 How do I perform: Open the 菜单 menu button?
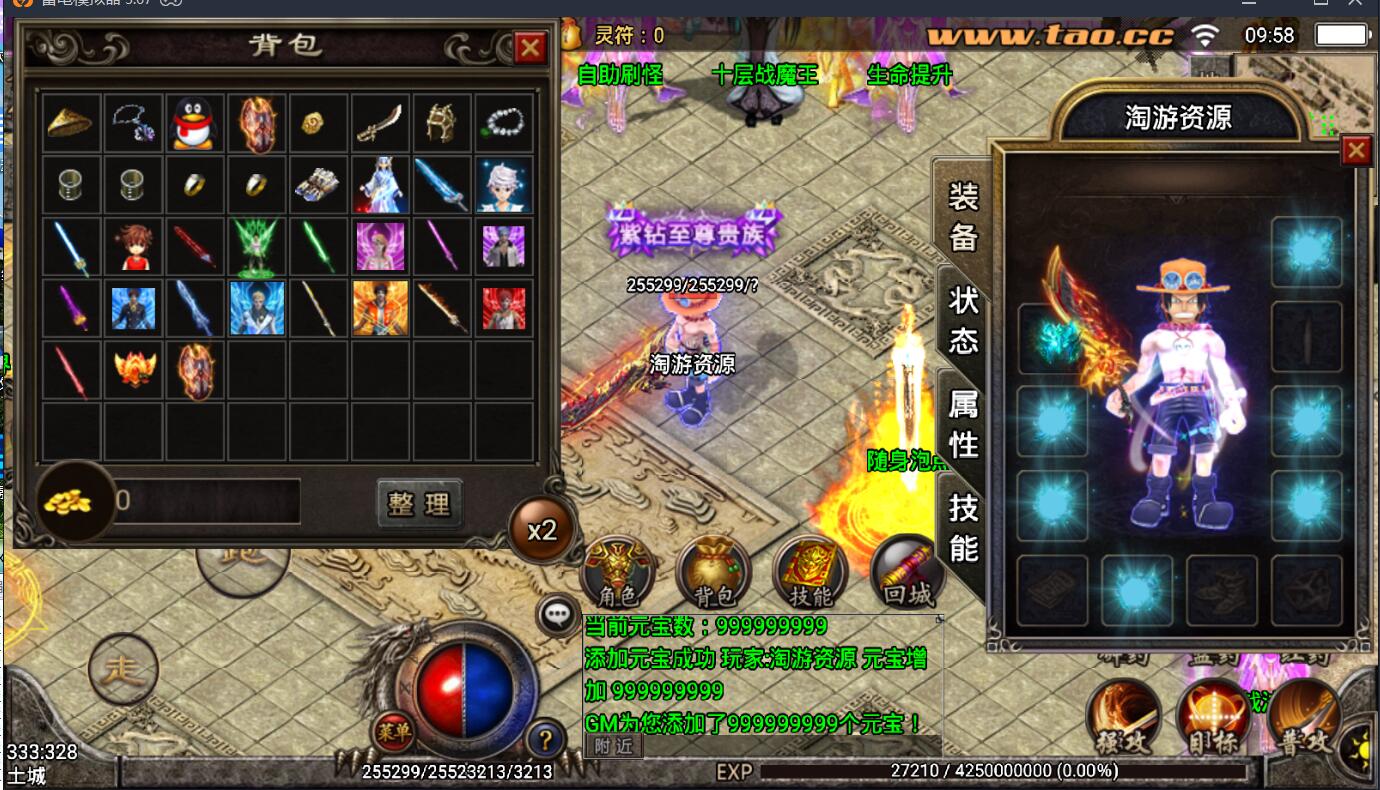pyautogui.click(x=393, y=732)
